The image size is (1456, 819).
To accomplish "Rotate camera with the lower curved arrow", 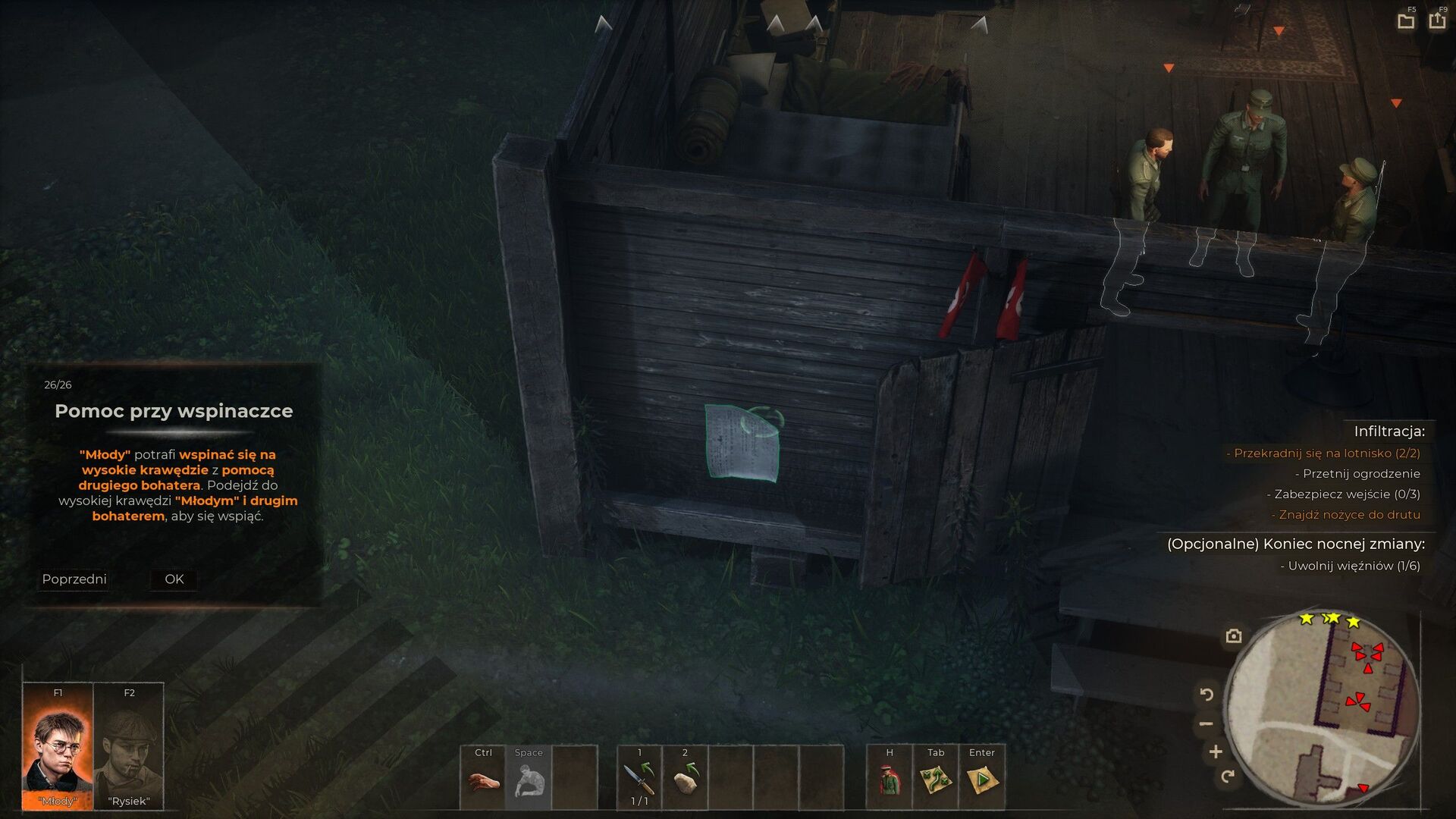I will 1228,777.
